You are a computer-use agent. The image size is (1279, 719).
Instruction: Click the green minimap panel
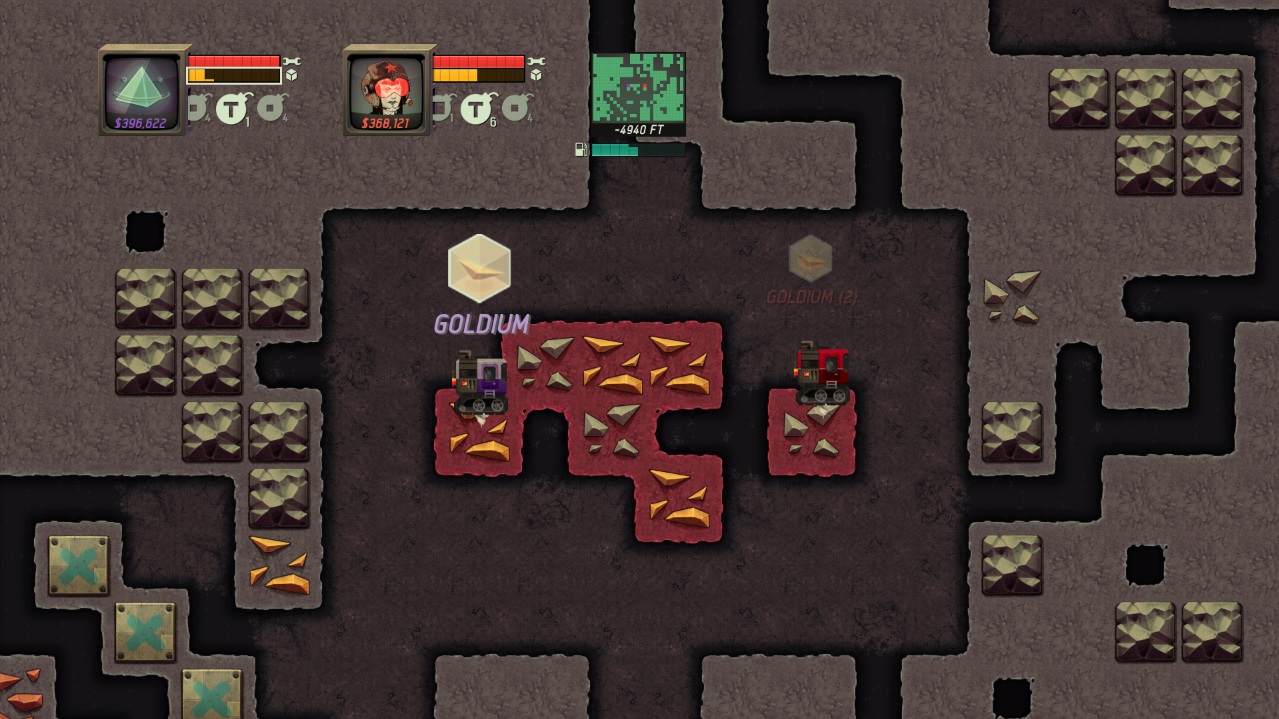point(638,88)
